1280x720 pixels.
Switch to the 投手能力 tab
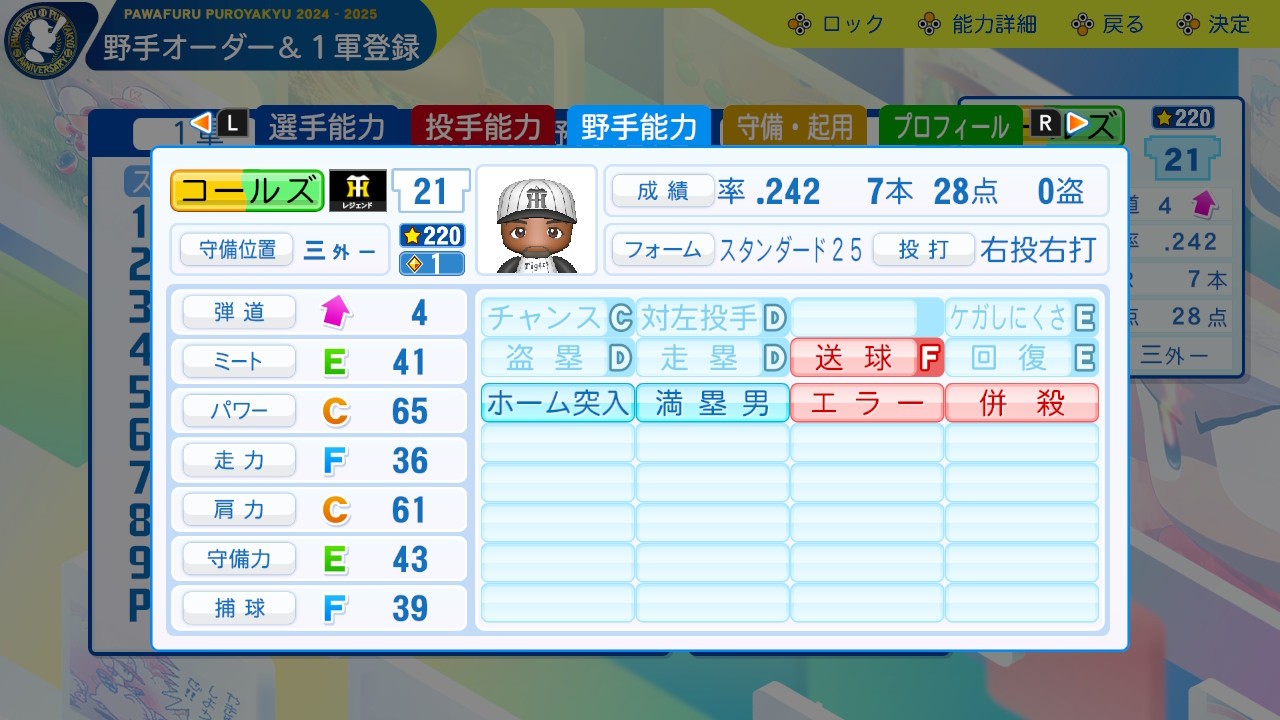click(x=483, y=126)
